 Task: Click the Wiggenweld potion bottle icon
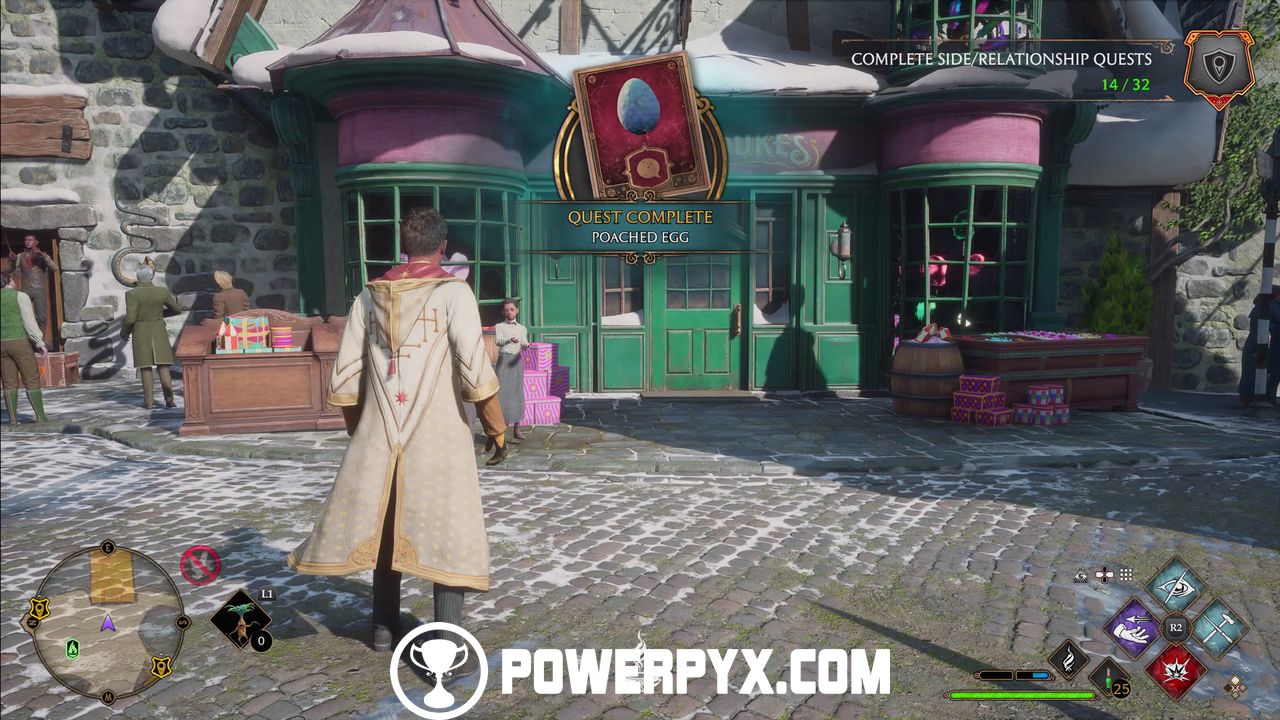[x=1107, y=679]
